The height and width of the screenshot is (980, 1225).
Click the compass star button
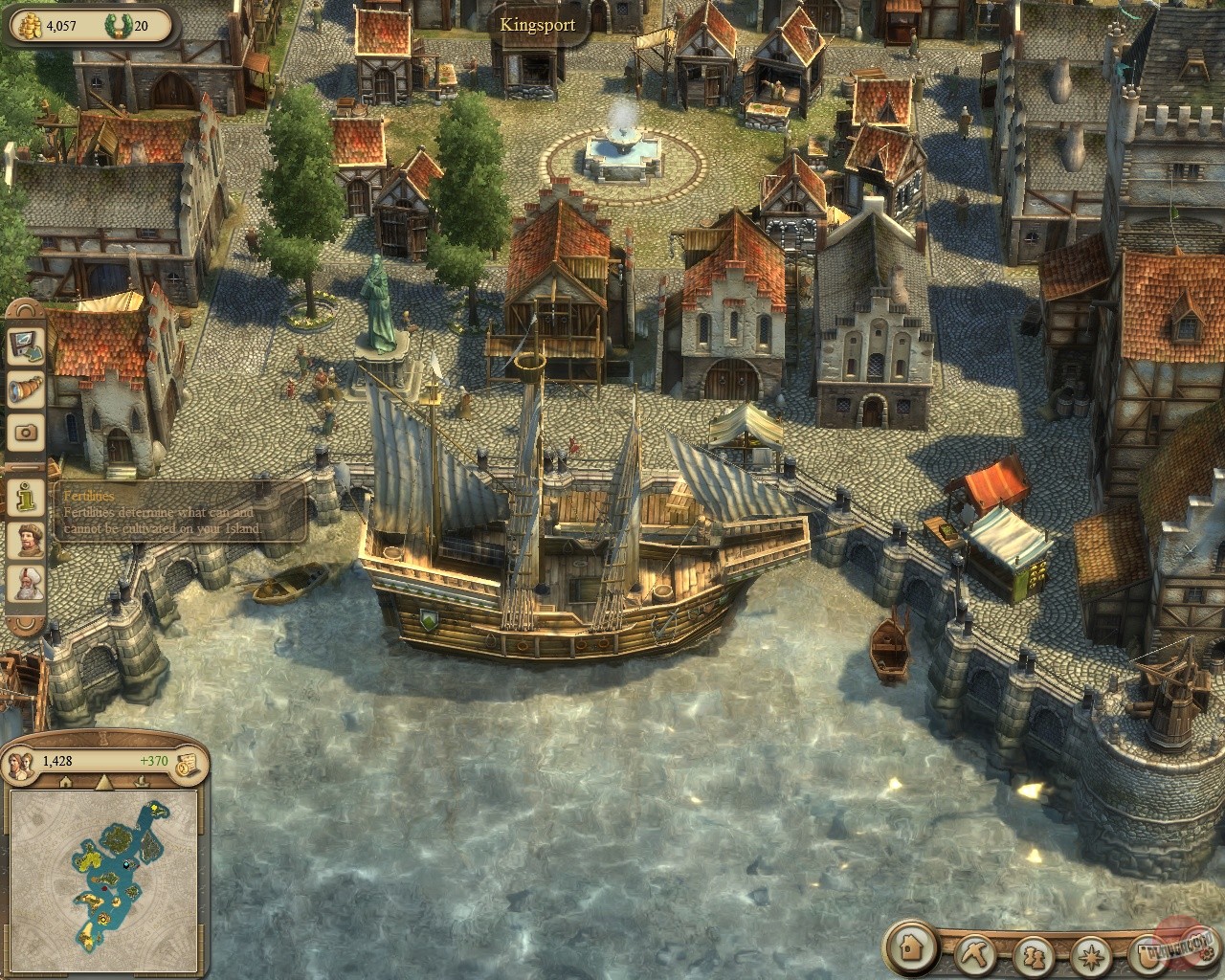(x=1091, y=954)
